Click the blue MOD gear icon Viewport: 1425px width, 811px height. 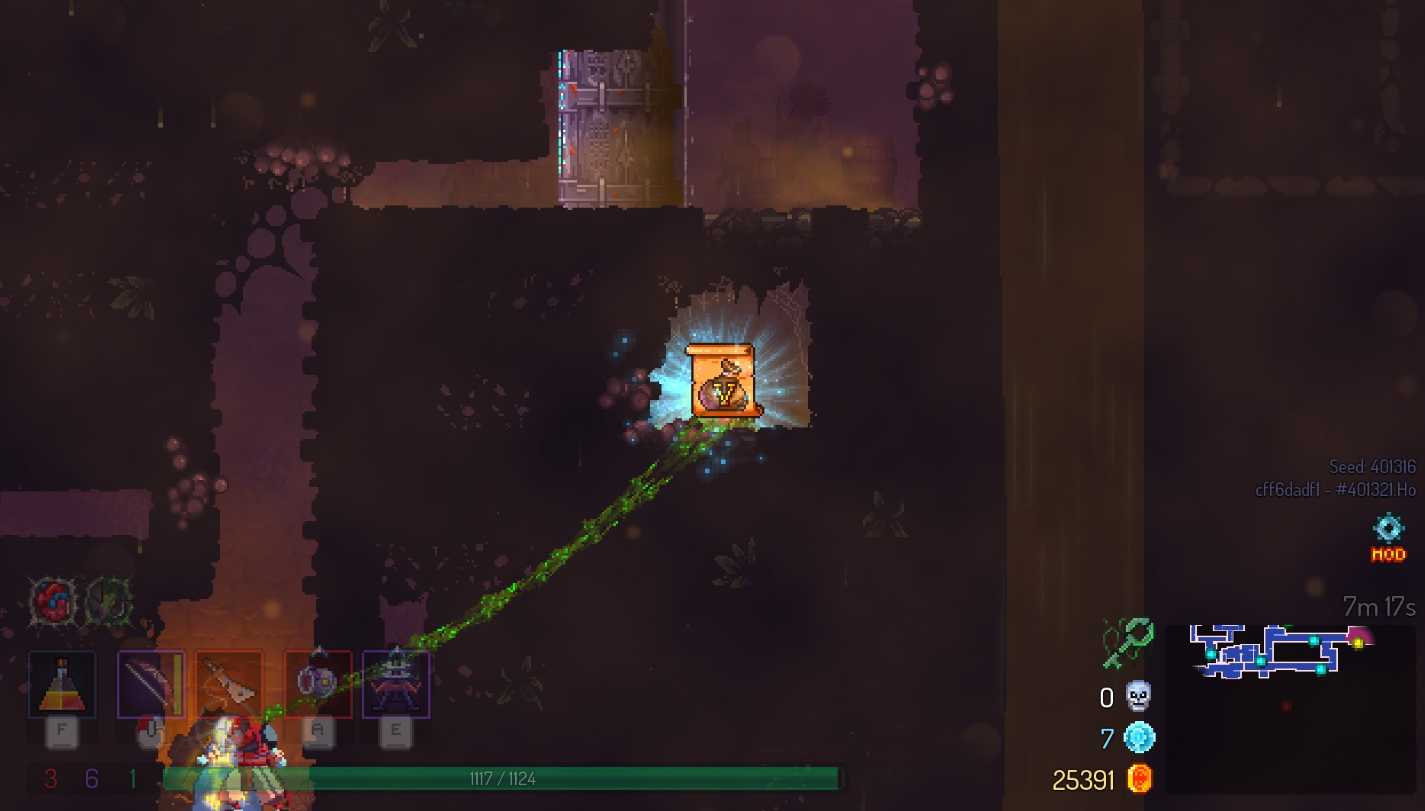tap(1387, 528)
